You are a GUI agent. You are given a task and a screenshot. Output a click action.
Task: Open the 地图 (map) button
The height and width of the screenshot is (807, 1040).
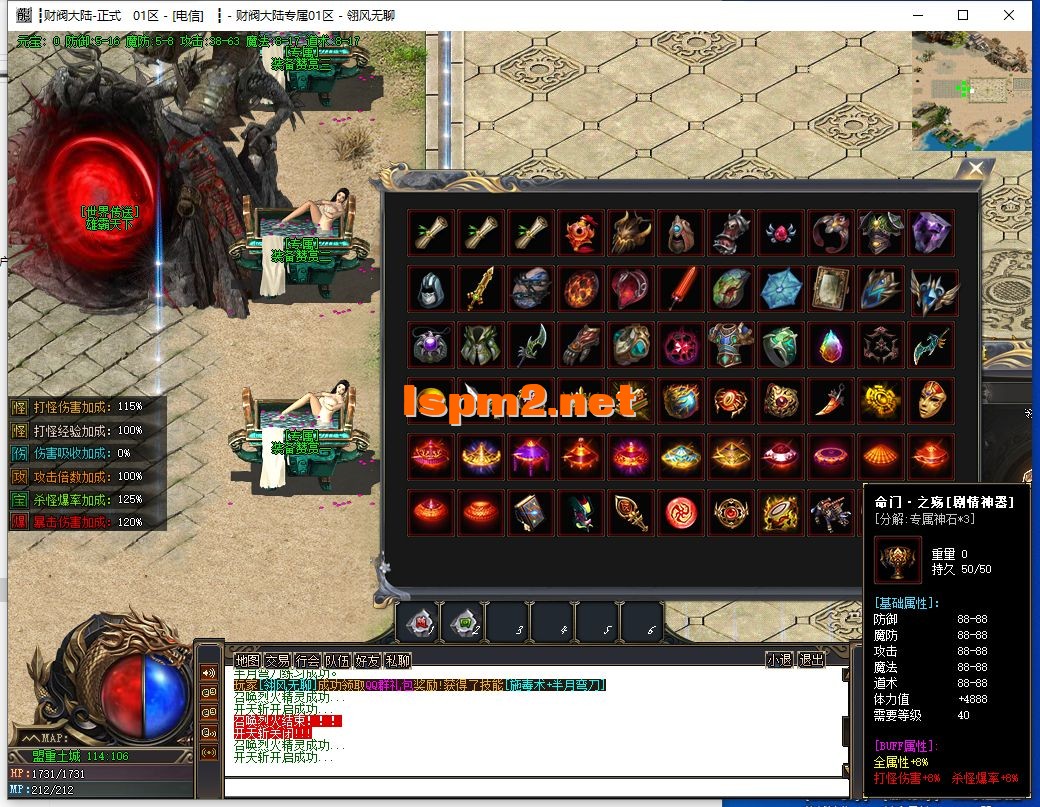pos(247,660)
